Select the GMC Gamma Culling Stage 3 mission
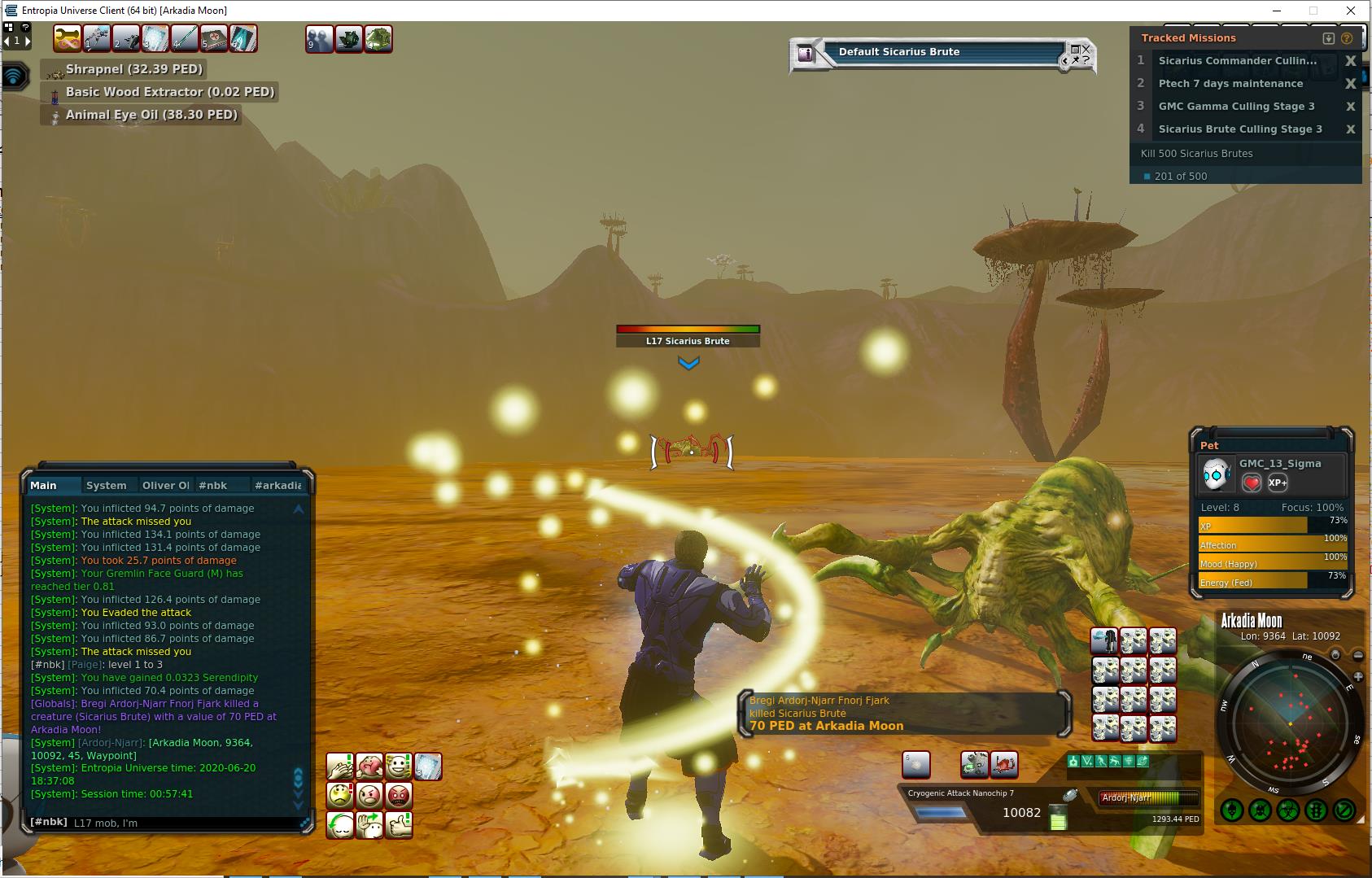1372x878 pixels. click(1236, 107)
